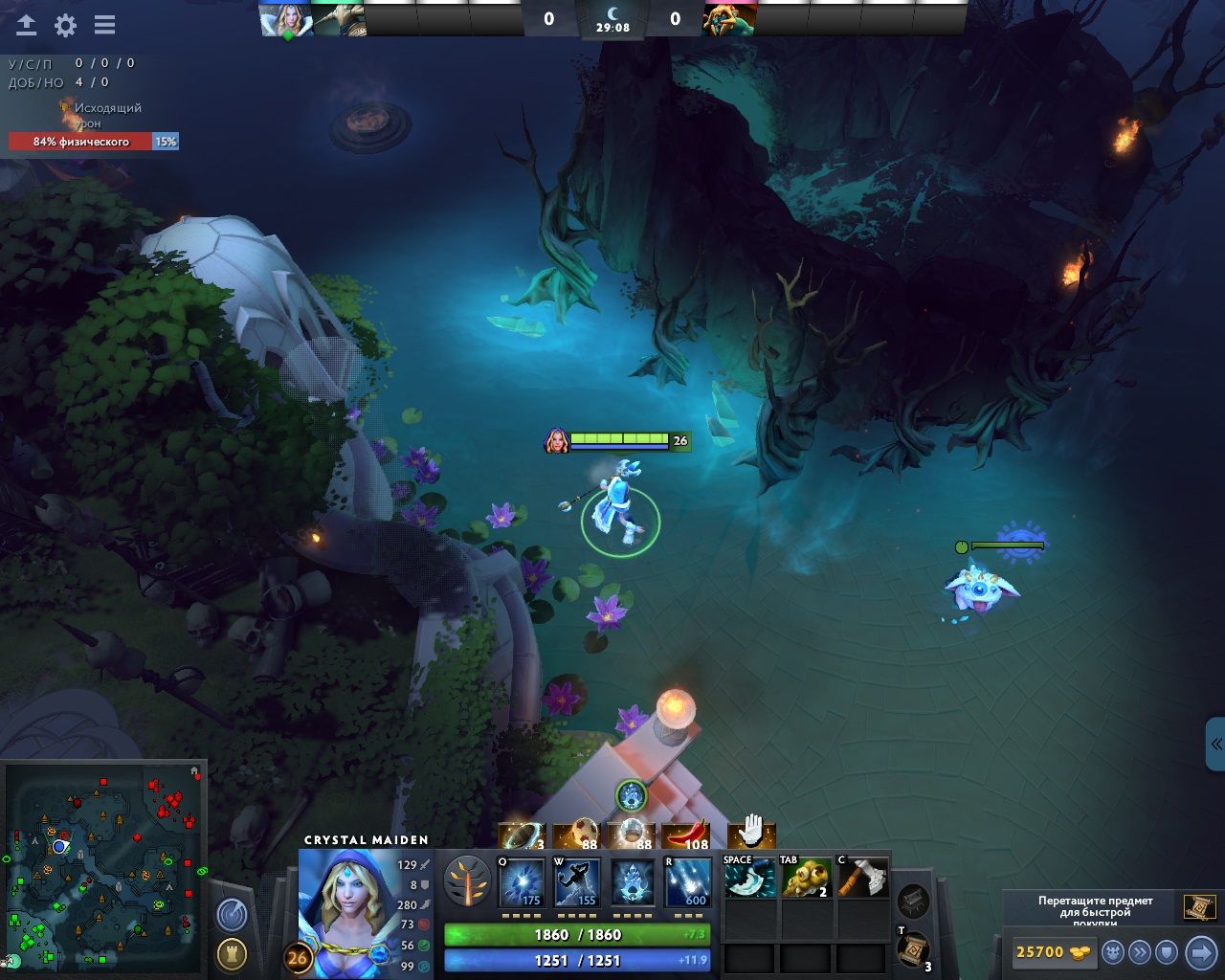1225x980 pixels.
Task: Select the courier button
Action: pos(1113,952)
